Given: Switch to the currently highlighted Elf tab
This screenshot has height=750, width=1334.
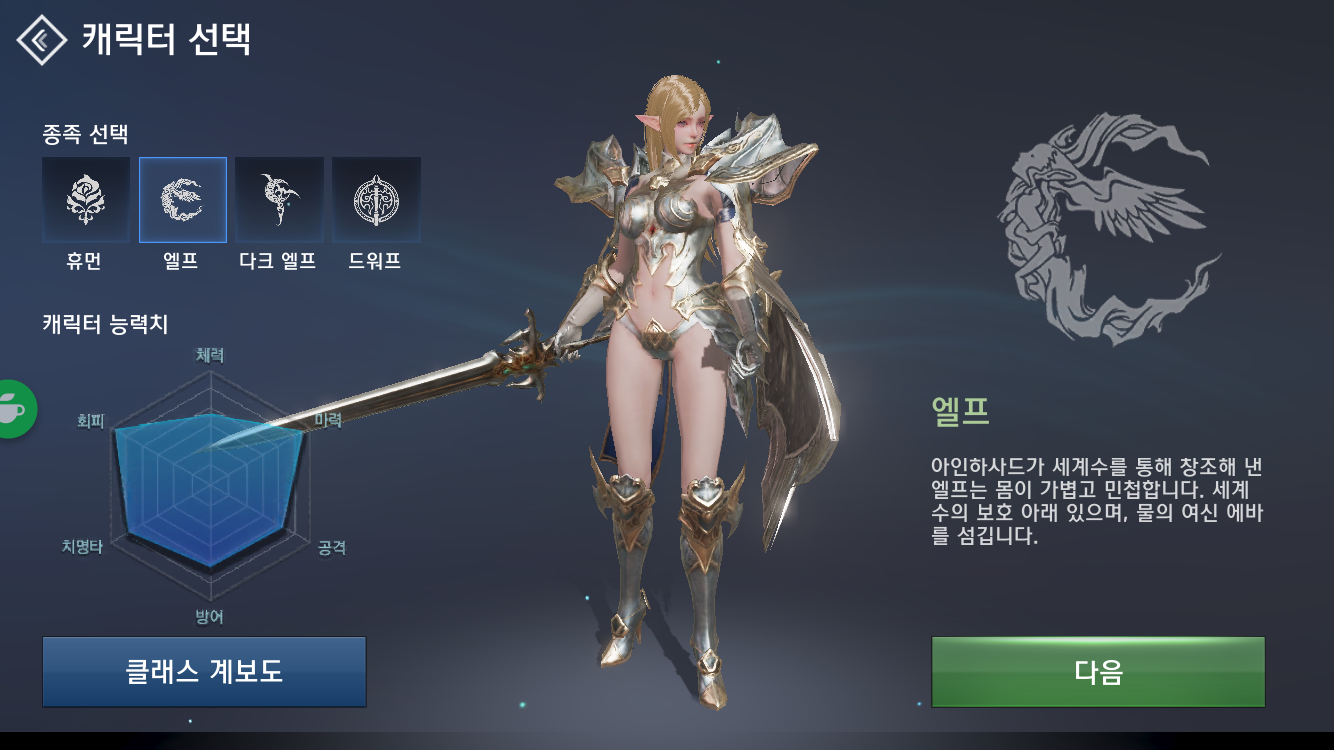Looking at the screenshot, I should pos(182,199).
